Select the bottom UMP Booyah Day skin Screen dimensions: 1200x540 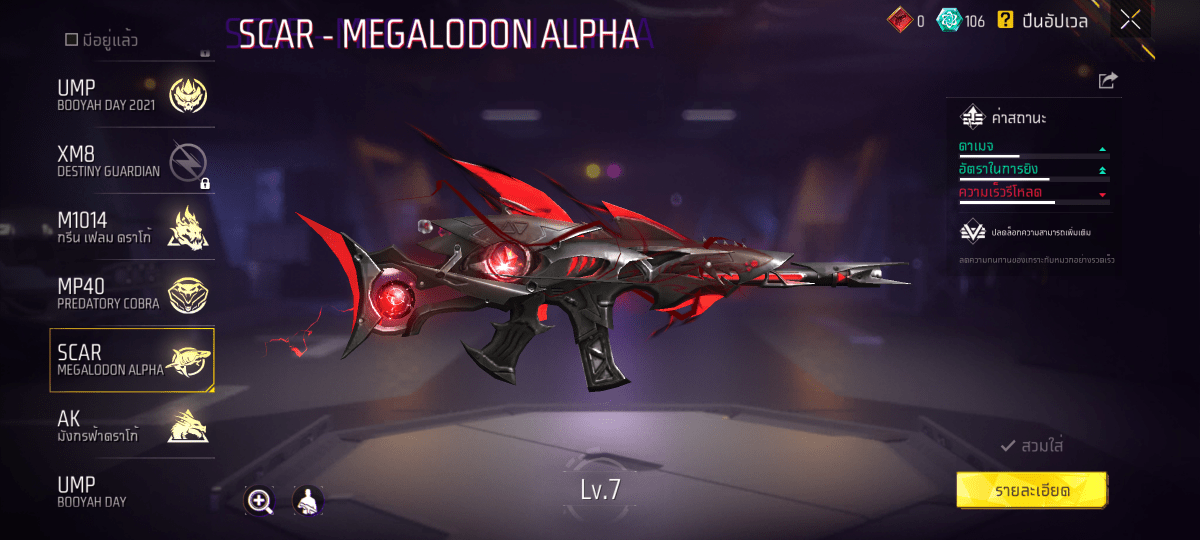(132, 491)
